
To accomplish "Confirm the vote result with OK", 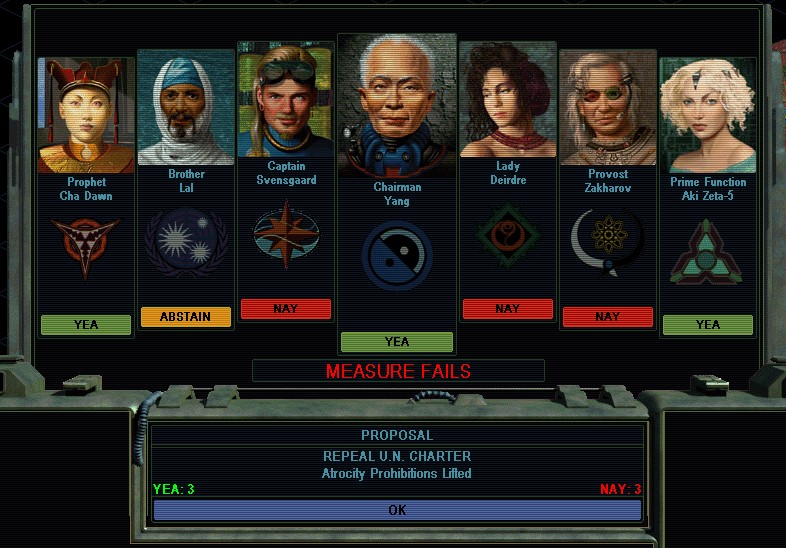I will point(397,510).
